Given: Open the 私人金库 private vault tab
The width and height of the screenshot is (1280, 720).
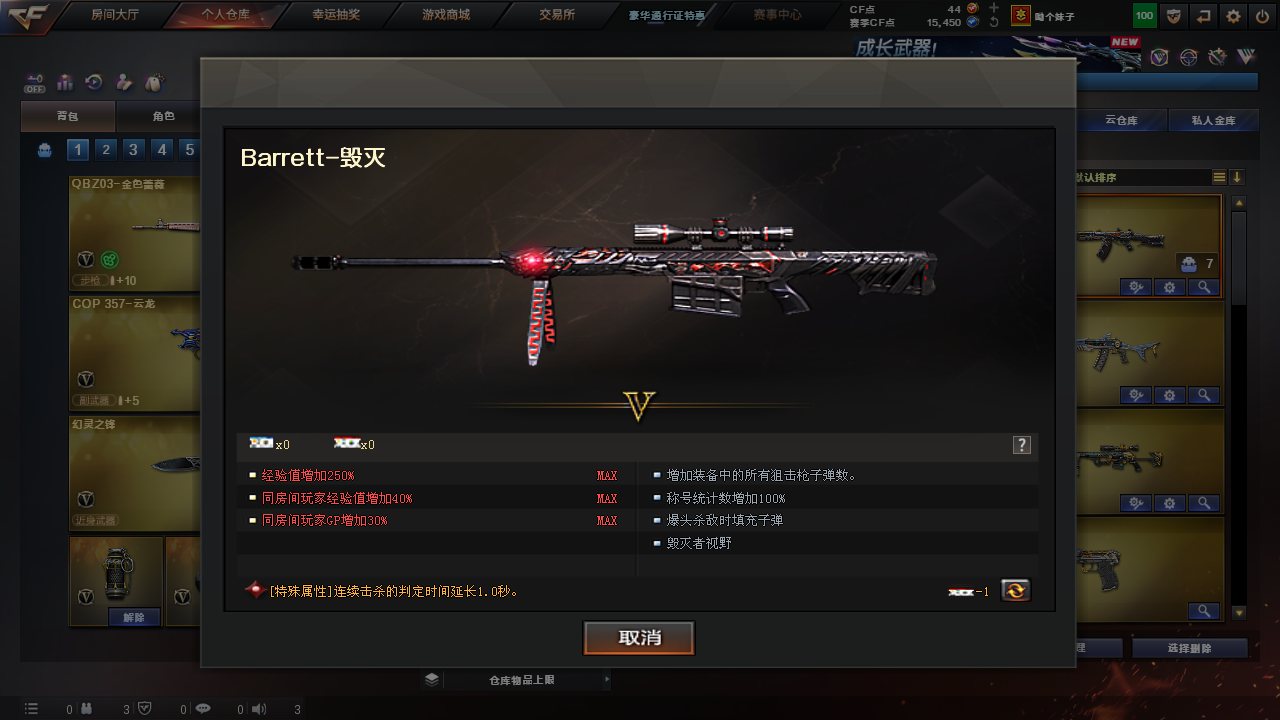Looking at the screenshot, I should (x=1213, y=121).
